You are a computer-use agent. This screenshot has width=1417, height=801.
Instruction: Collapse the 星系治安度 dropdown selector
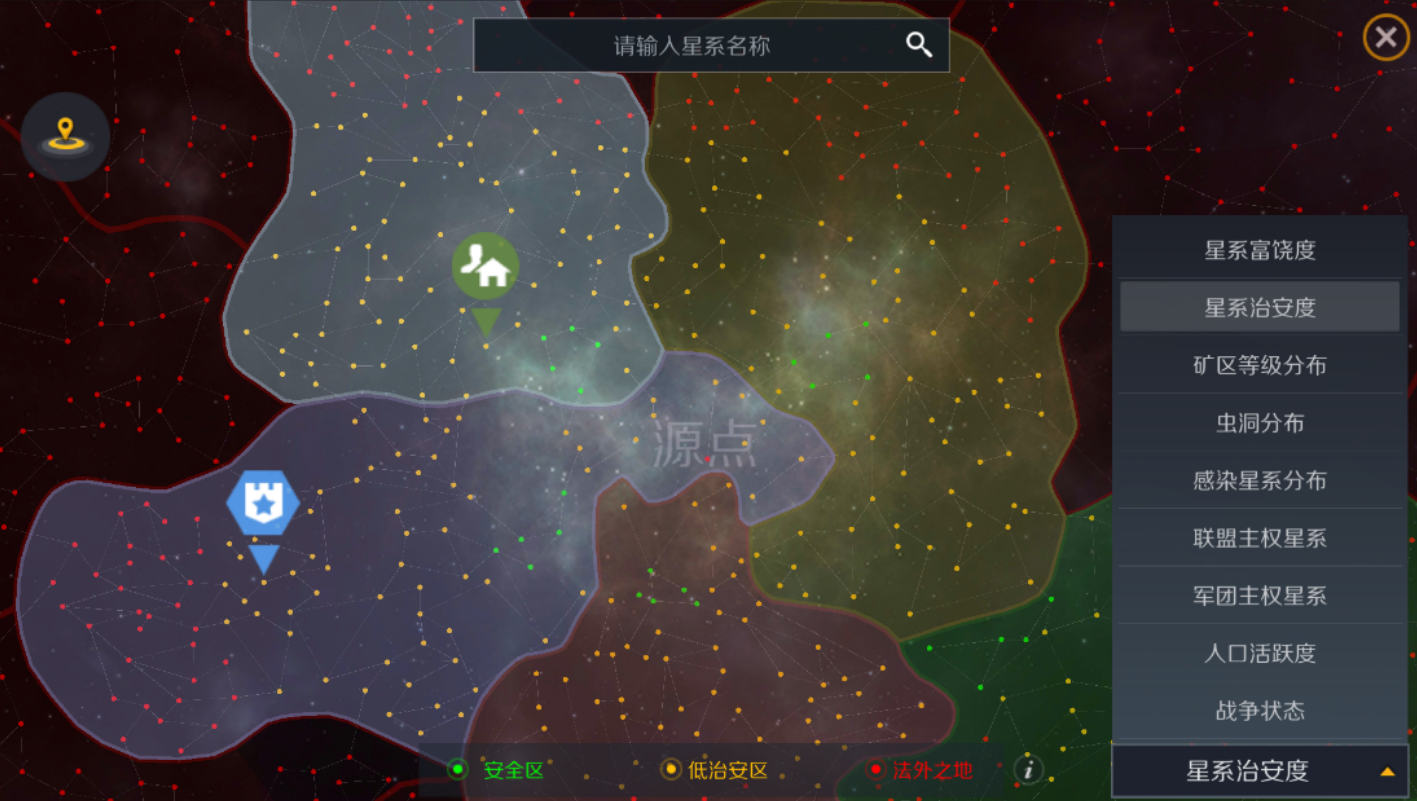pyautogui.click(x=1259, y=771)
